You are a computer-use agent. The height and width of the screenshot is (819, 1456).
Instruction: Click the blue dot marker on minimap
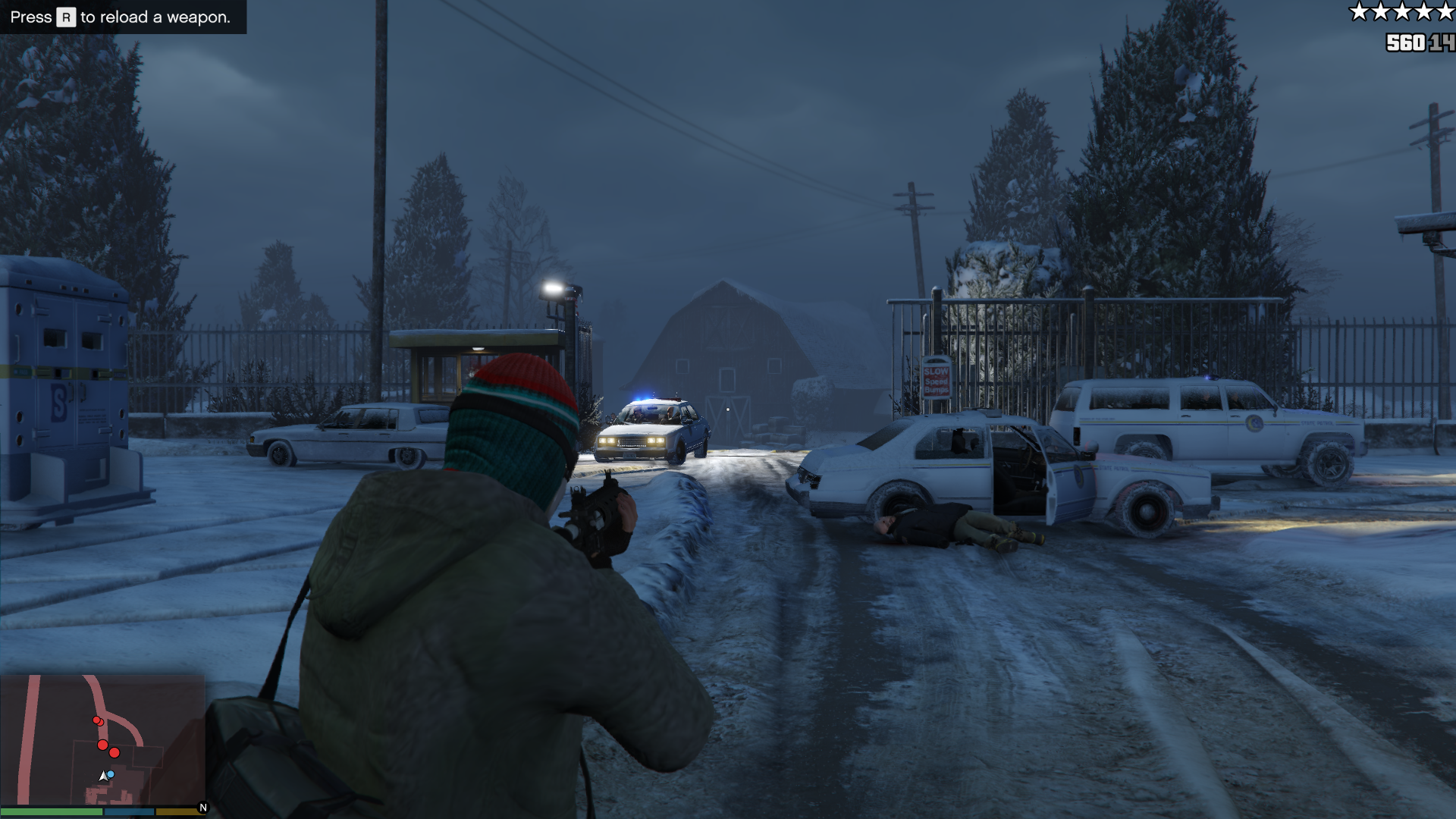click(x=111, y=774)
